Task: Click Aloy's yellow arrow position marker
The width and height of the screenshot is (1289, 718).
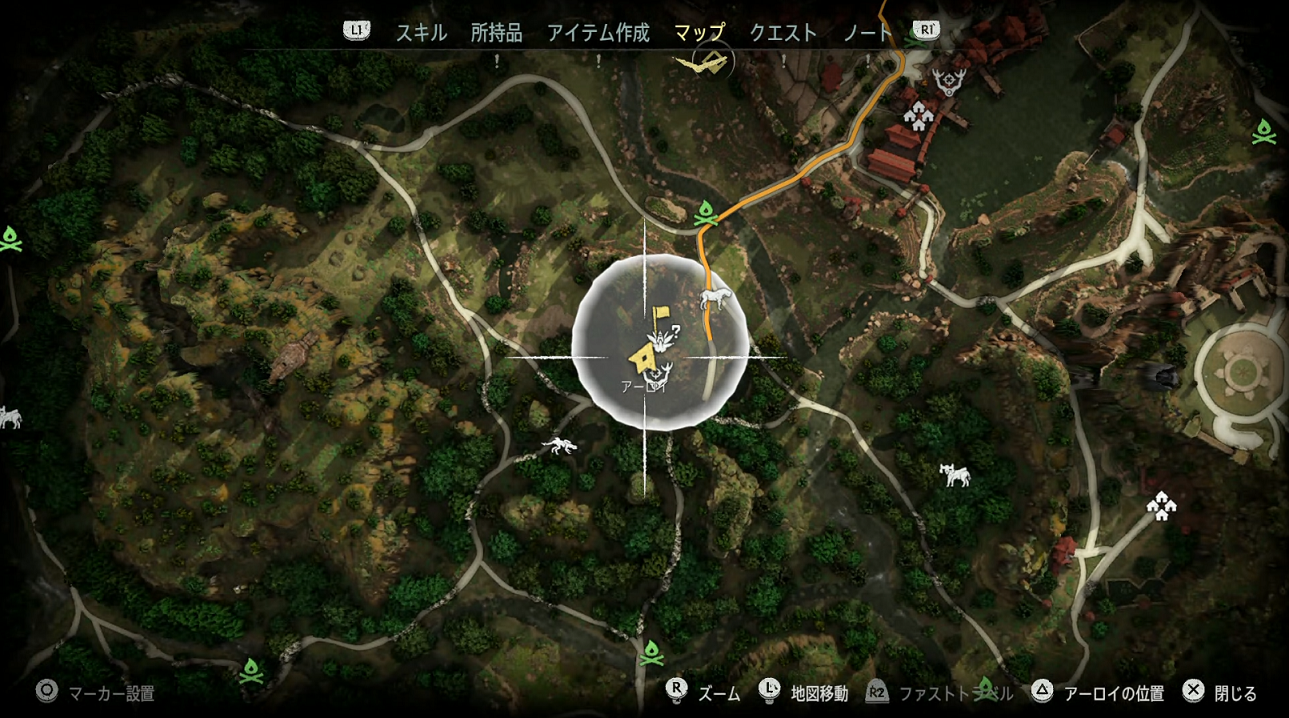Action: pyautogui.click(x=643, y=356)
